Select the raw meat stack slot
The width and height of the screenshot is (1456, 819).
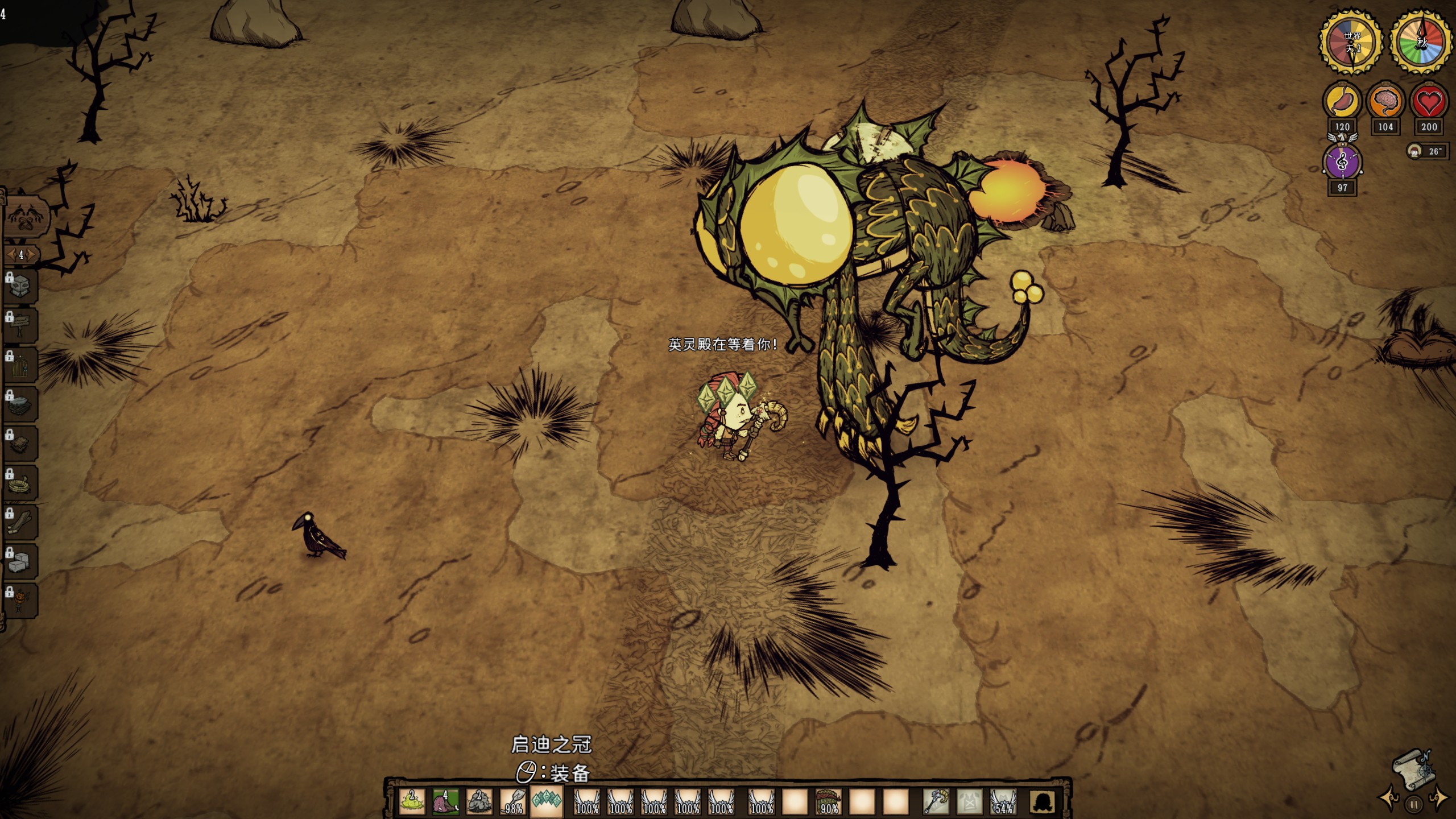click(445, 802)
